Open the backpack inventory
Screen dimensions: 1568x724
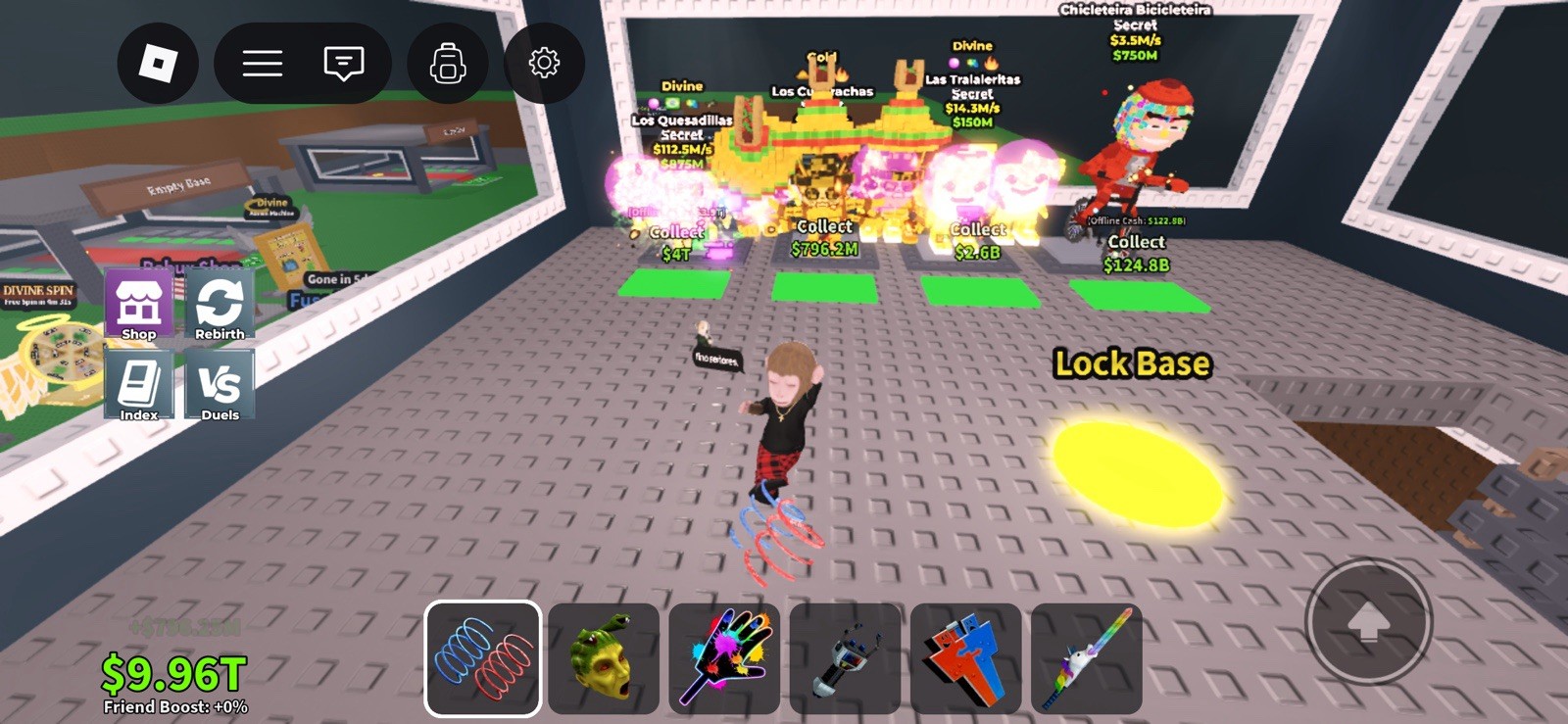[x=447, y=62]
